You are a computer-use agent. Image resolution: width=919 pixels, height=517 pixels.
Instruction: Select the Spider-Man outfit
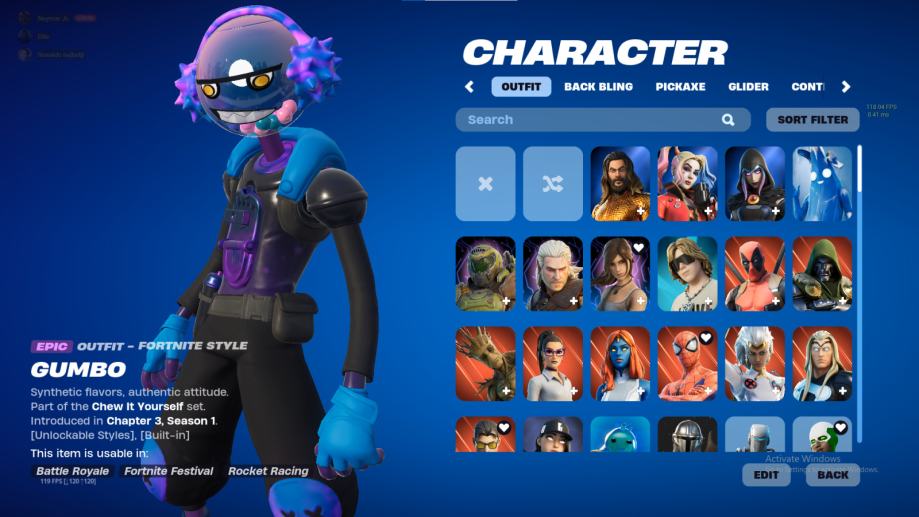click(x=688, y=363)
